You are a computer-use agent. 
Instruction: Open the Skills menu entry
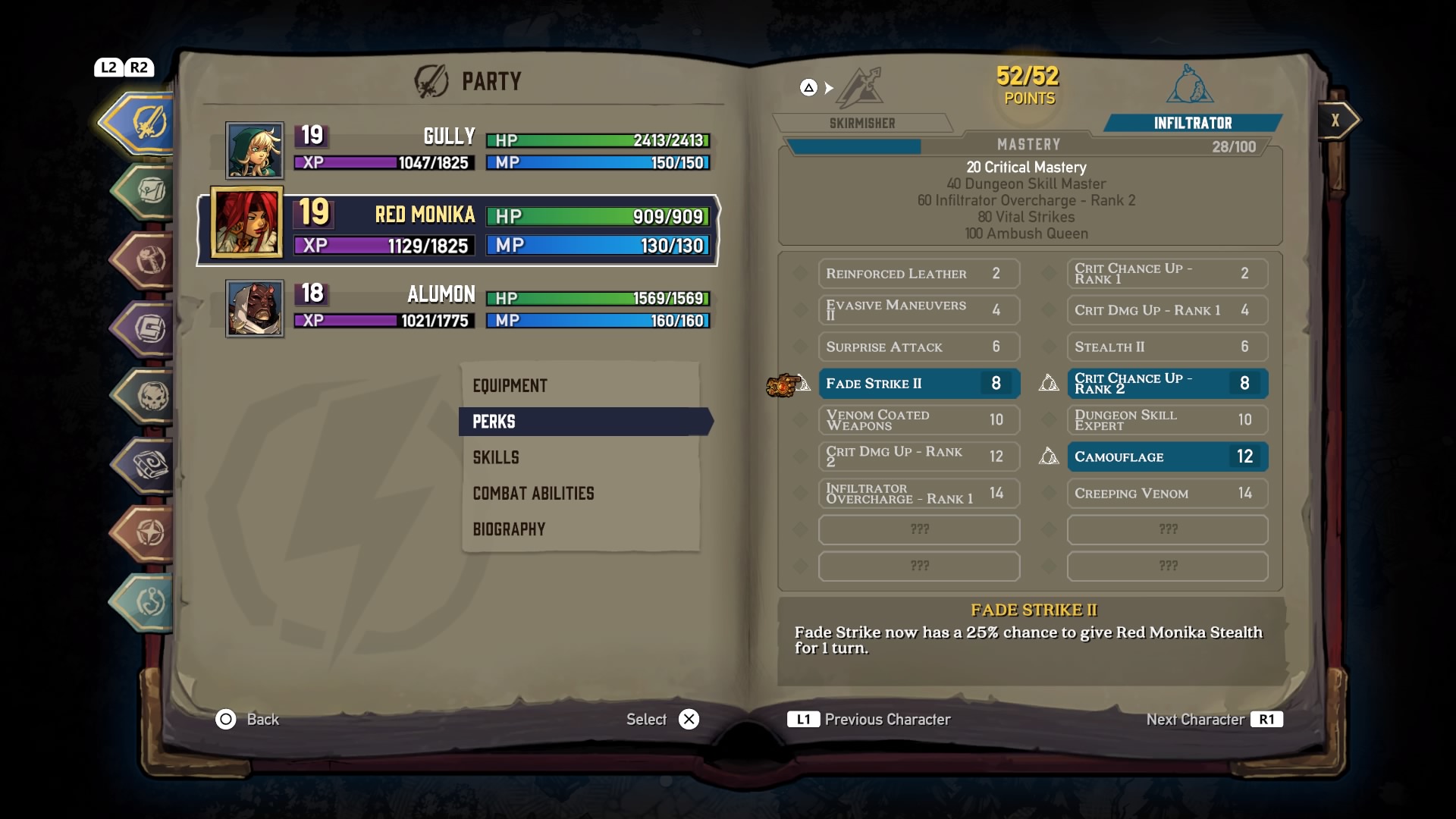[x=496, y=457]
